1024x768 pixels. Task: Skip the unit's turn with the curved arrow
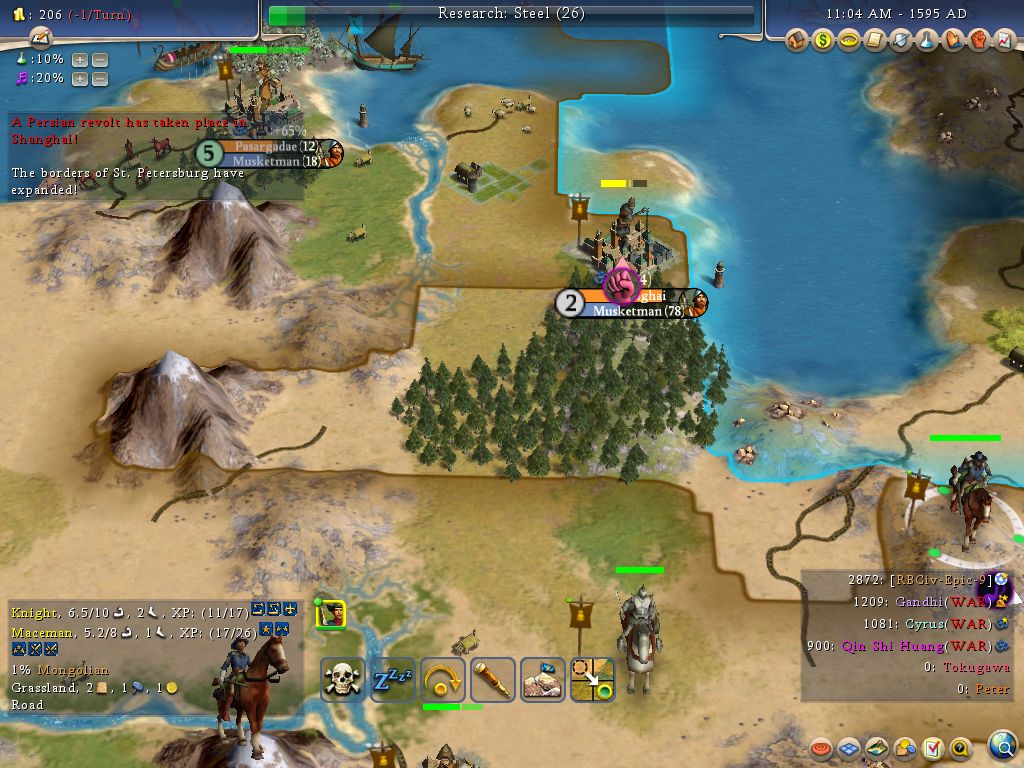443,680
